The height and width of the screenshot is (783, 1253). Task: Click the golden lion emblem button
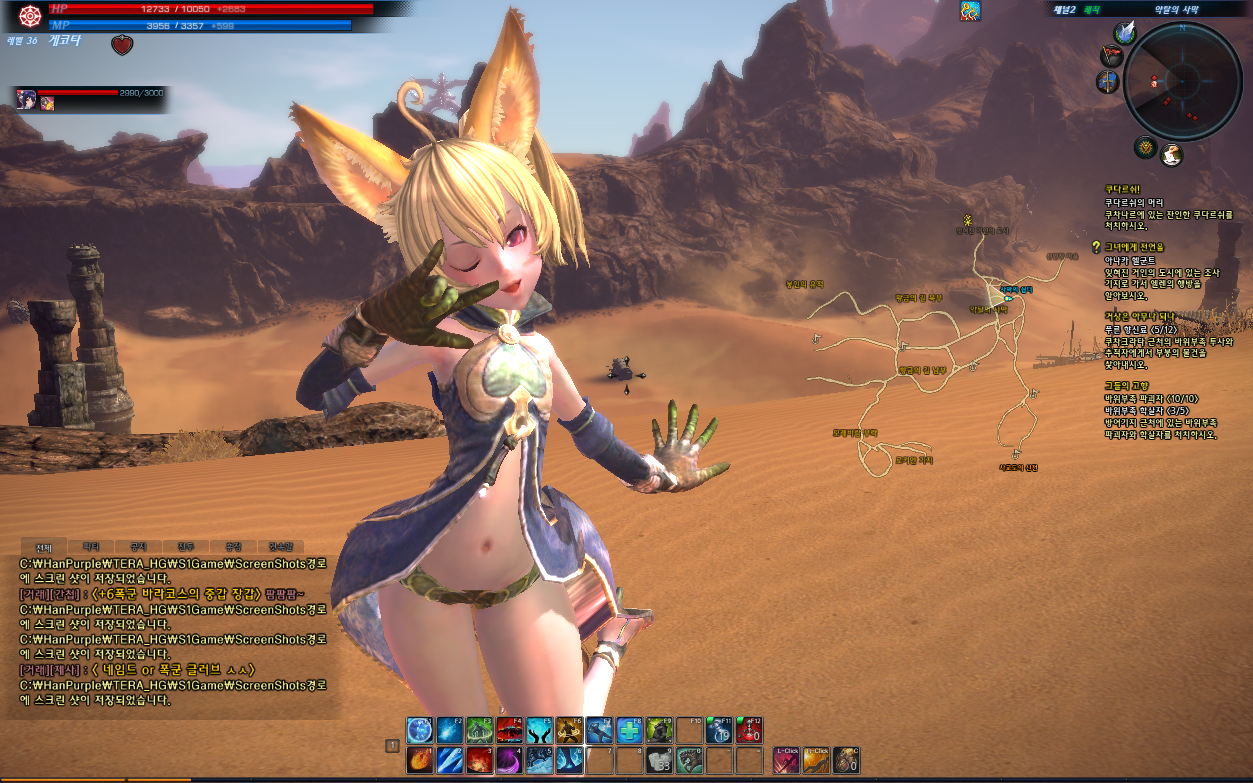point(1145,148)
